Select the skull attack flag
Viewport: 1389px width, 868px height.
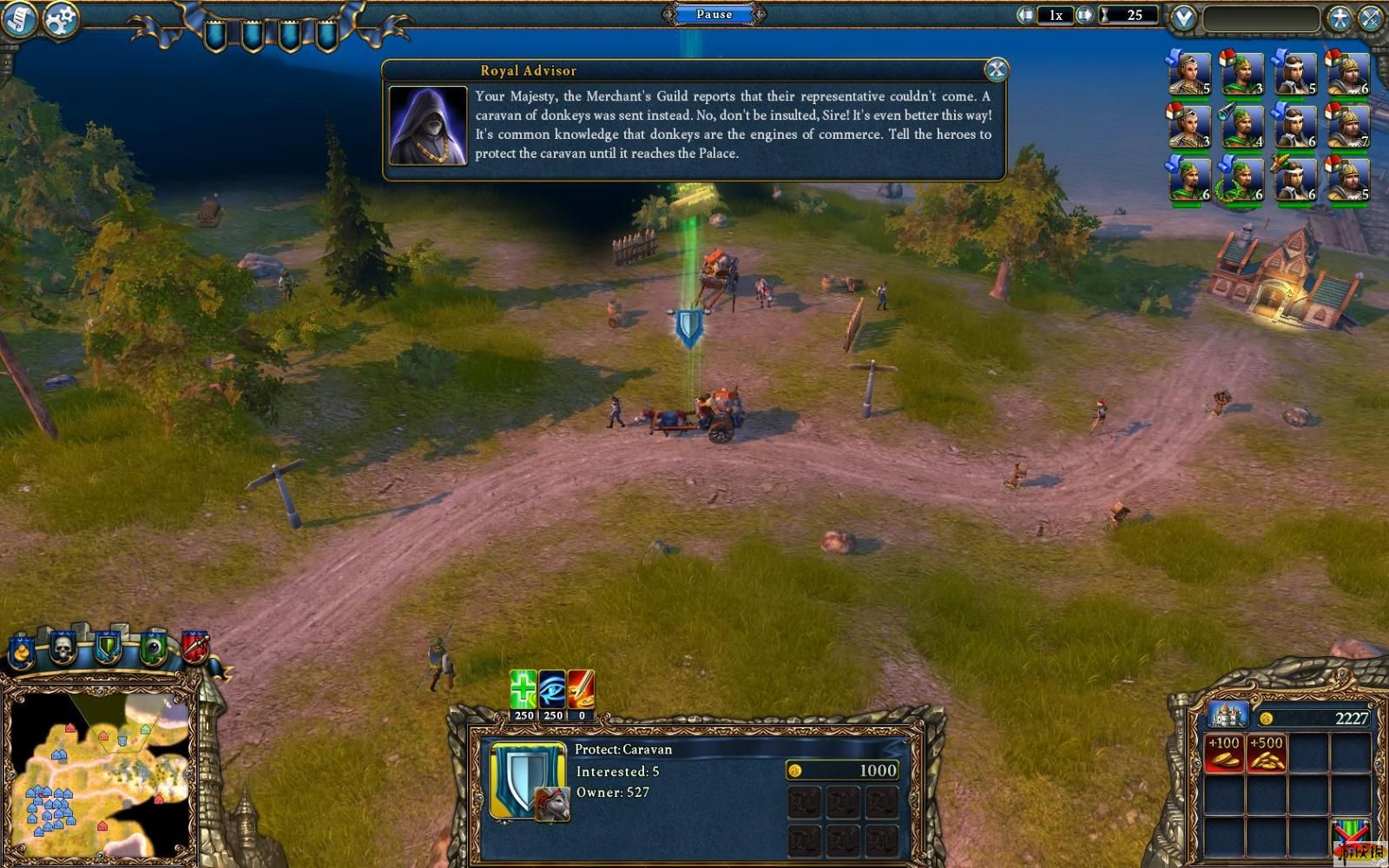tap(63, 648)
